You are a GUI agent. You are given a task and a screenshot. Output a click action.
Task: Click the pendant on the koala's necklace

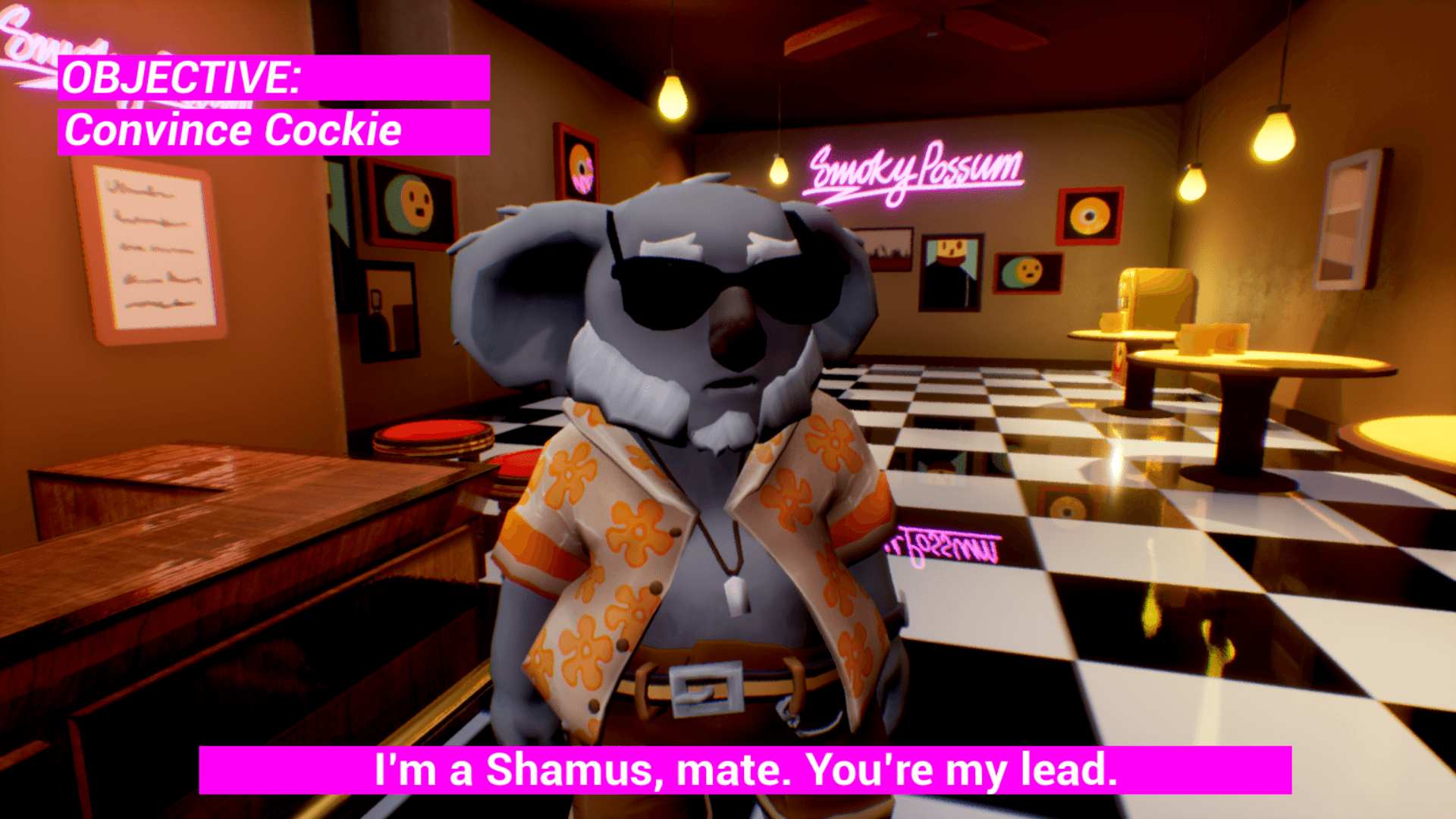click(732, 599)
